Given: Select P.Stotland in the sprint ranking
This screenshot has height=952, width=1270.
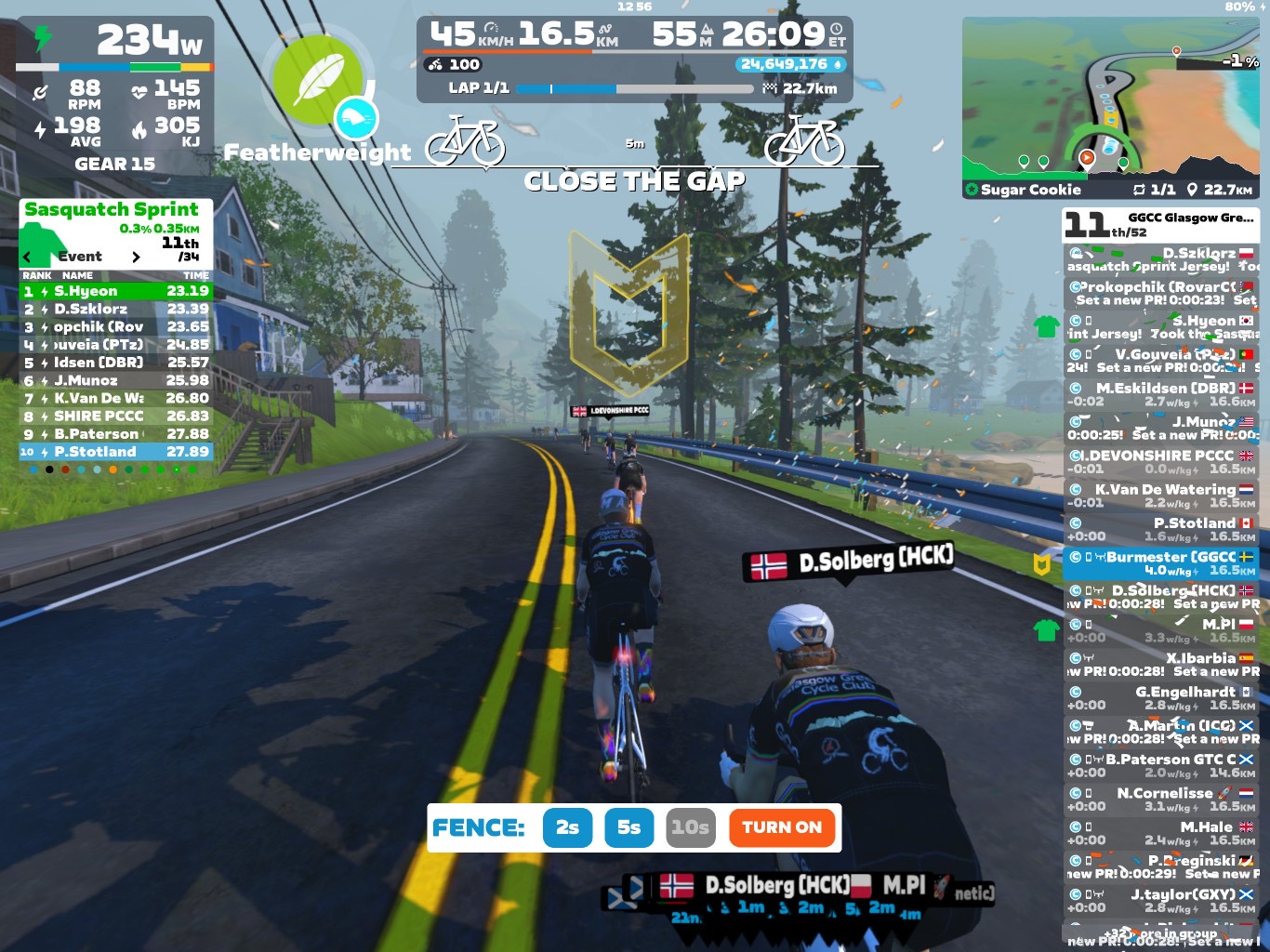Looking at the screenshot, I should coord(116,452).
